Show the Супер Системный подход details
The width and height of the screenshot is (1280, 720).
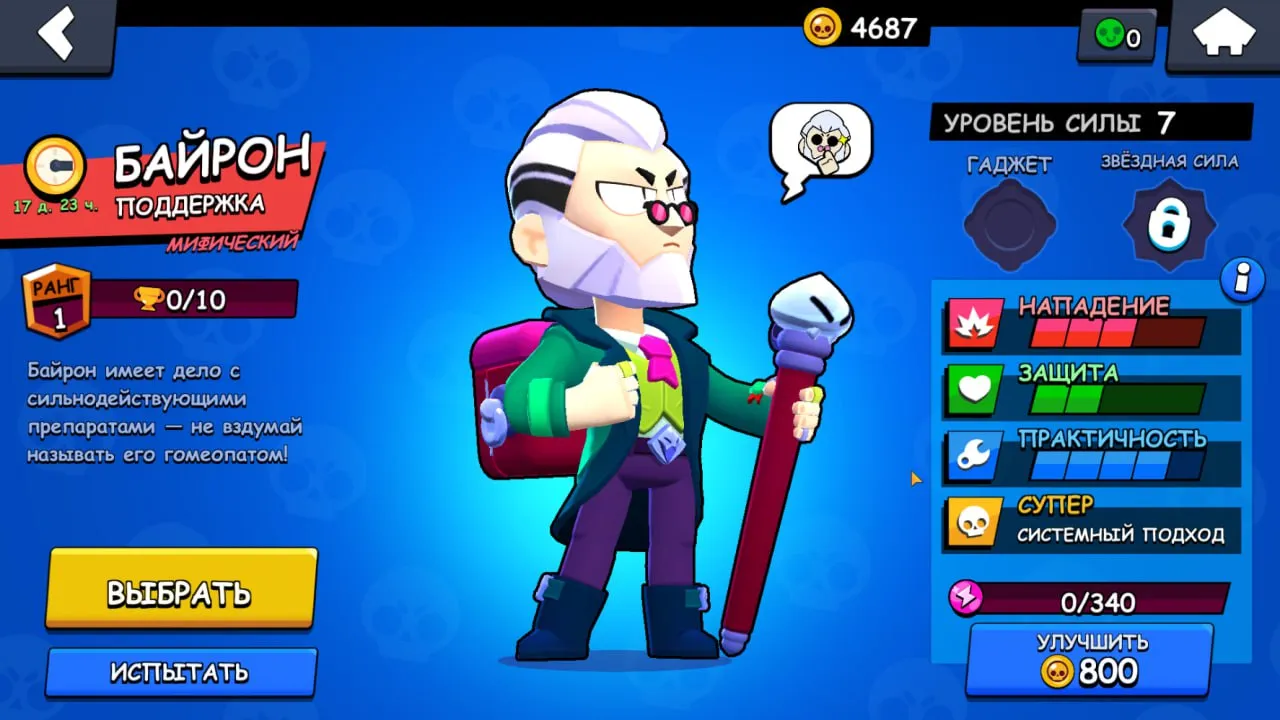pos(1092,522)
